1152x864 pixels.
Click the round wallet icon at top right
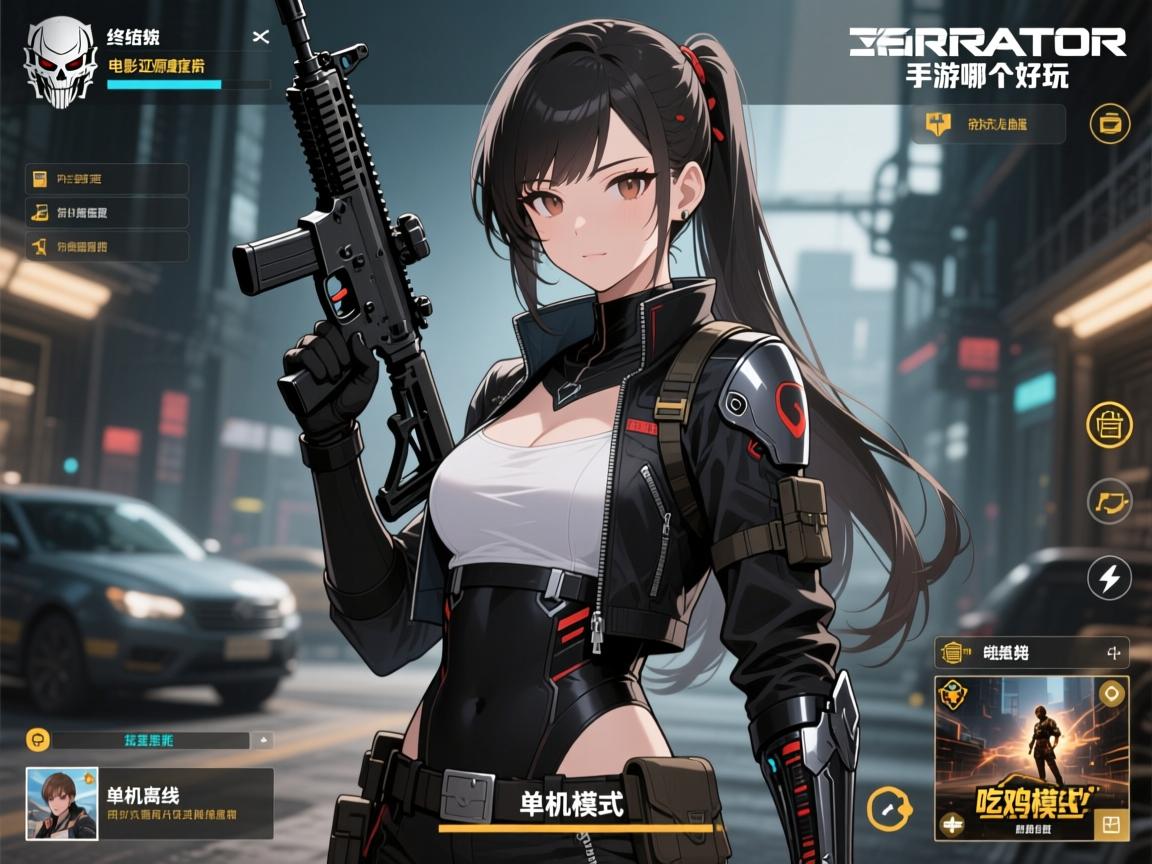[x=1110, y=124]
